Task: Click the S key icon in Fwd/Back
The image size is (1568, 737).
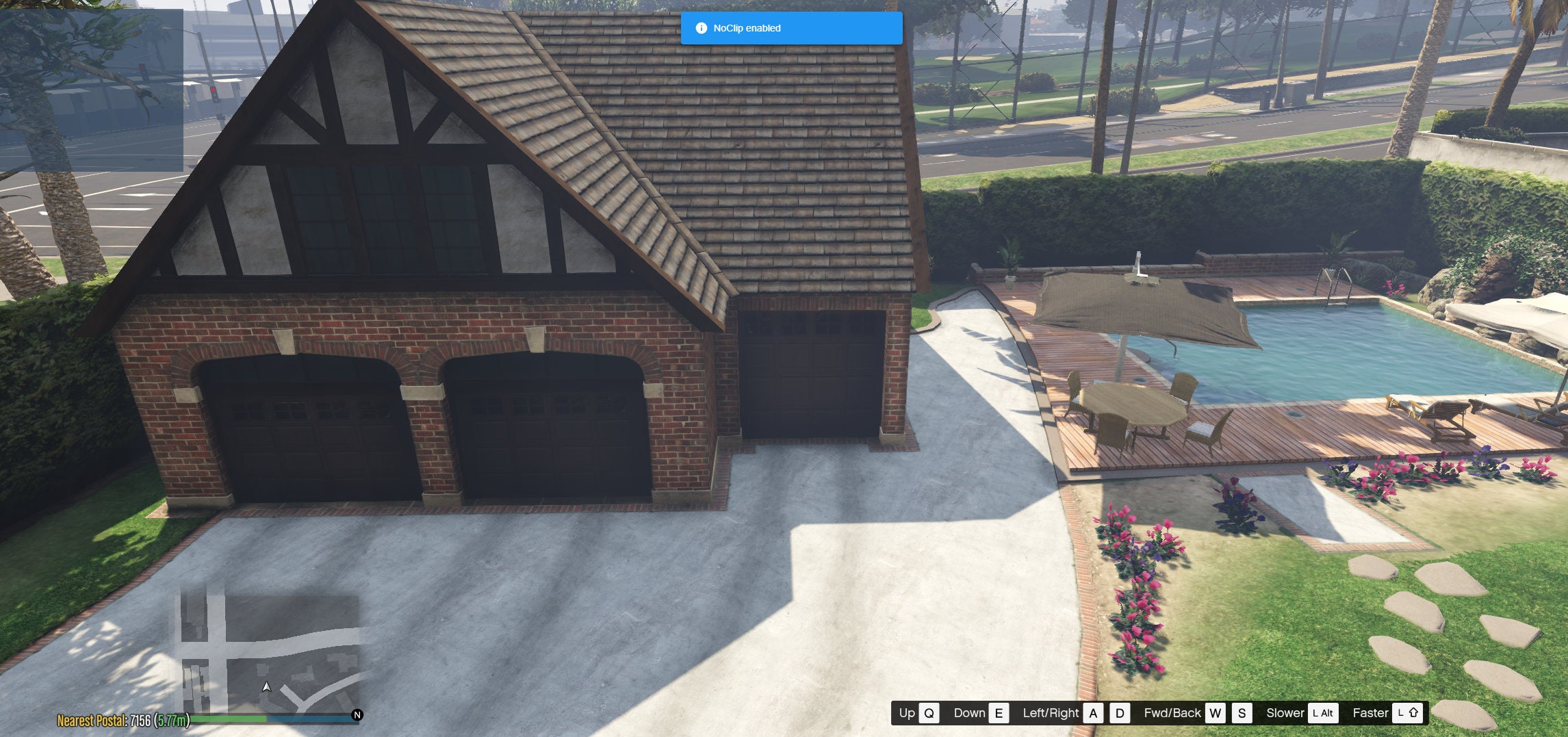Action: [1241, 713]
